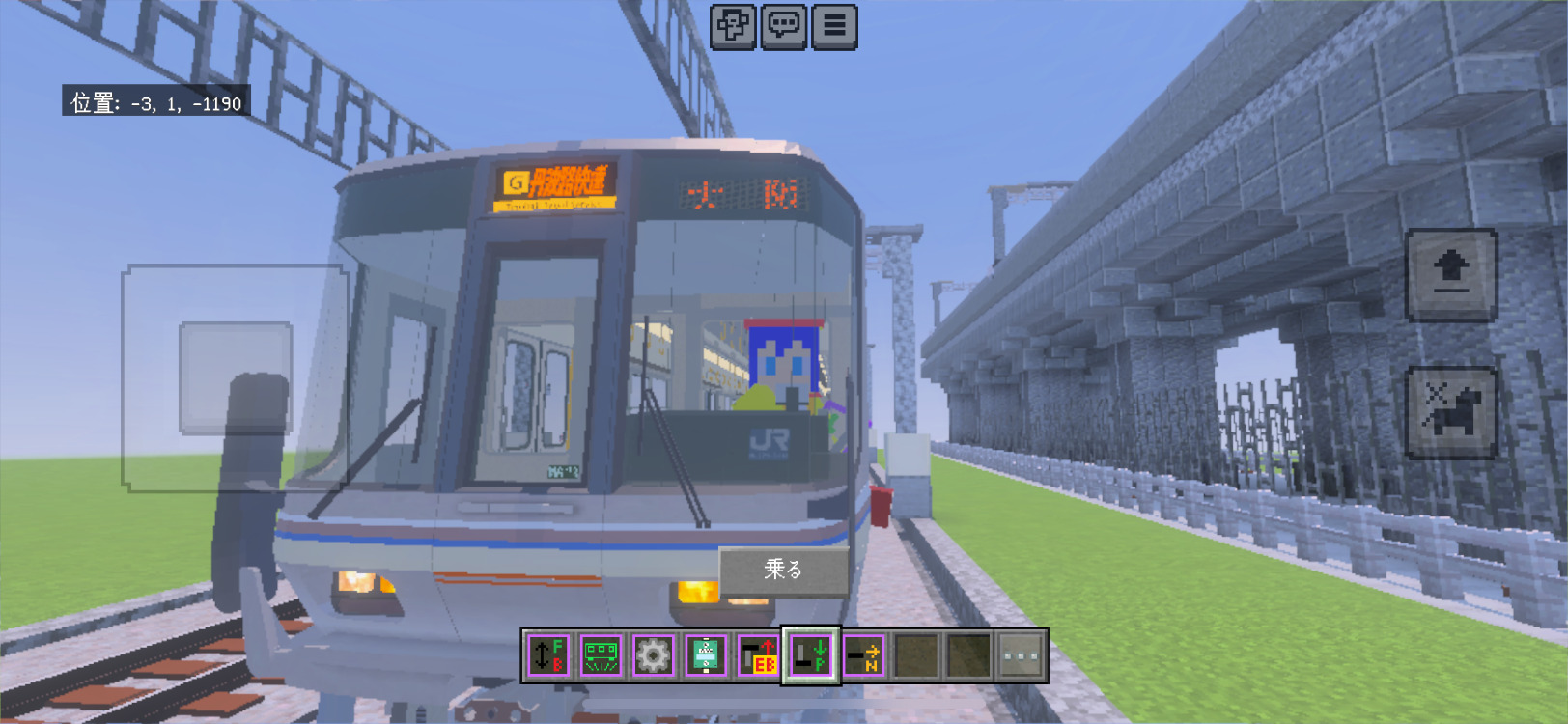Screen dimensions: 1568x724
Task: Select the teal ticket machine hotbar item
Action: click(706, 656)
